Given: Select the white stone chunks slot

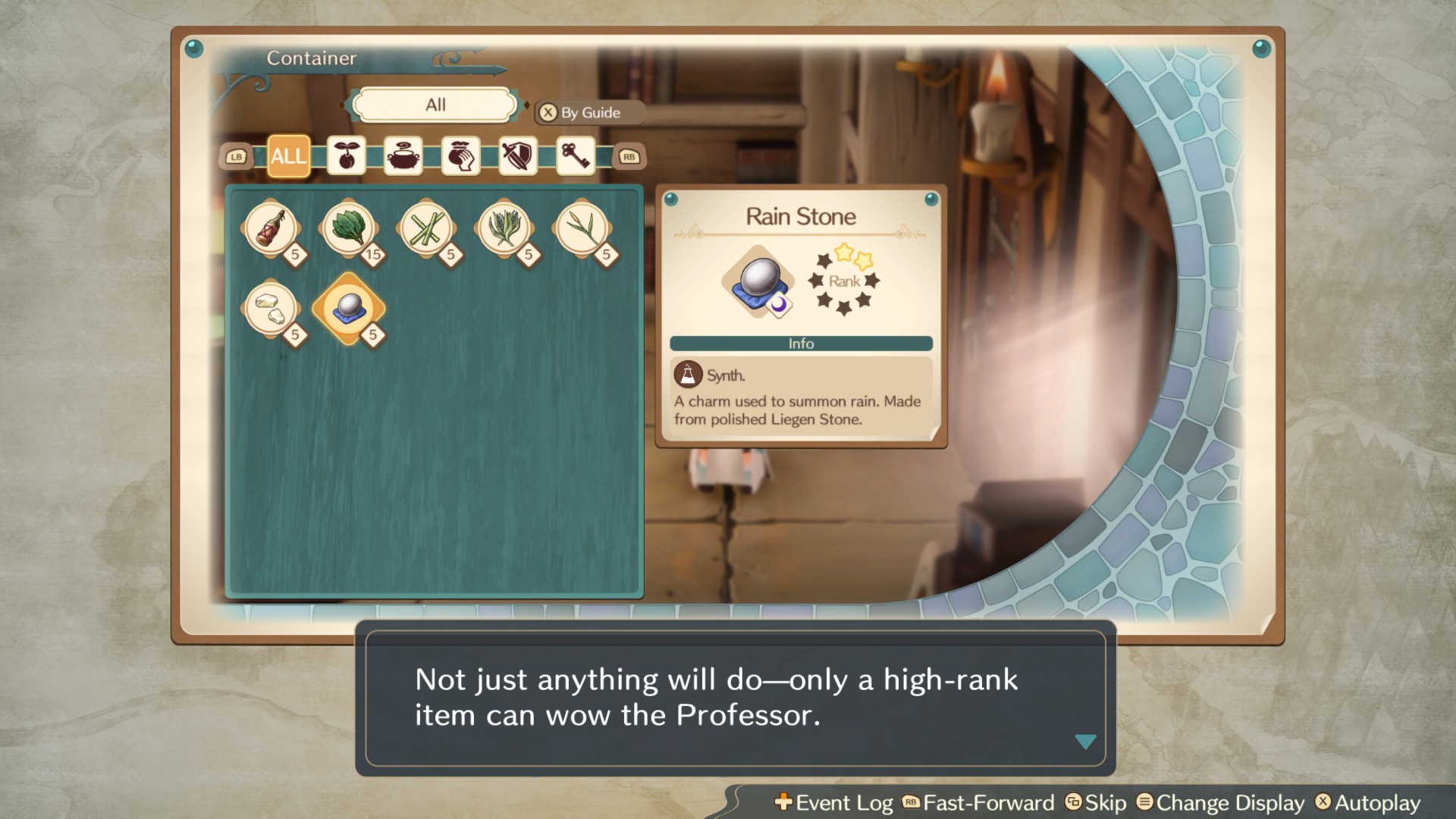Looking at the screenshot, I should [271, 308].
